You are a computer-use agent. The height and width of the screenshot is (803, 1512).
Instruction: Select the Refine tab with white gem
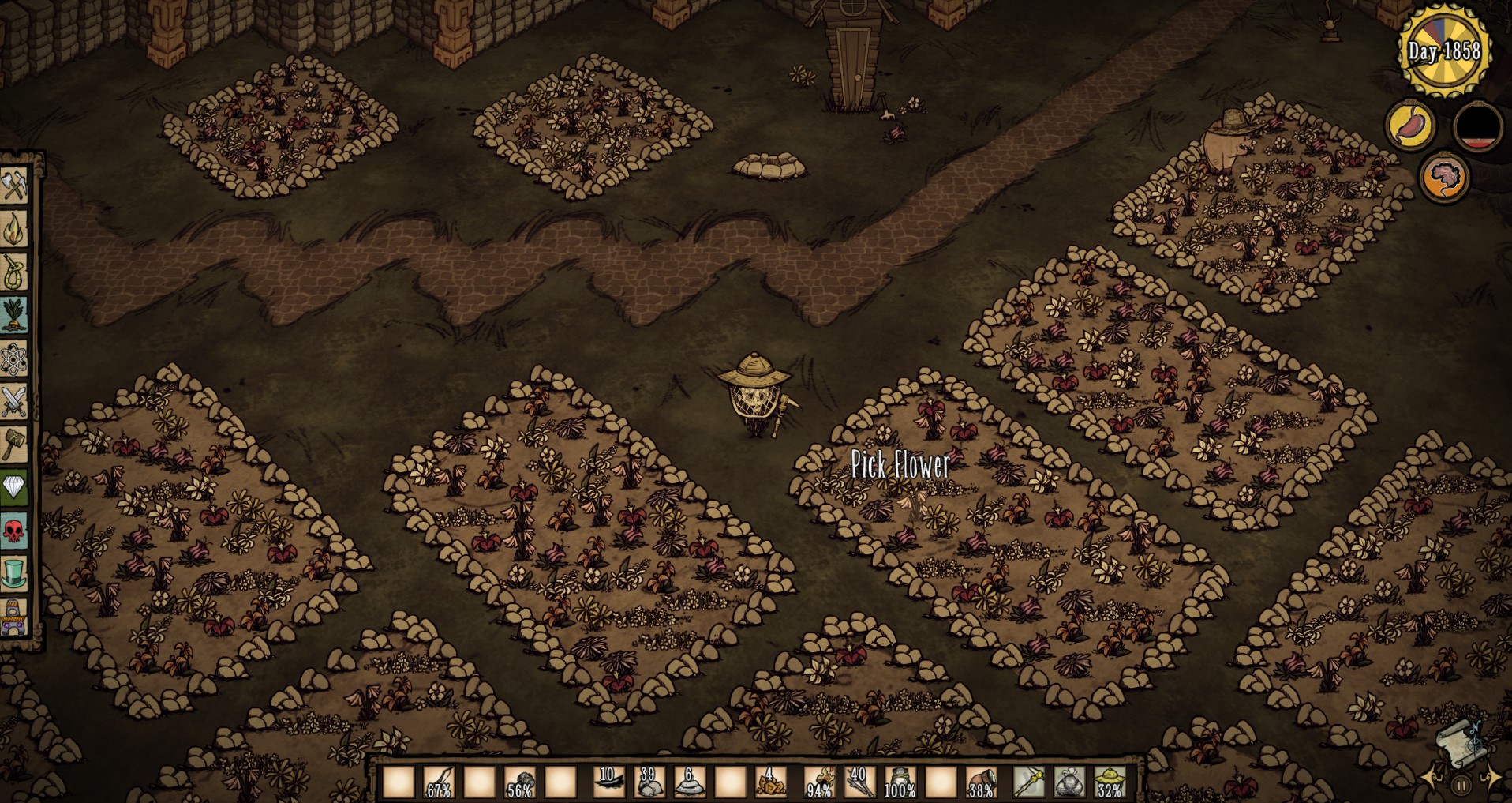tap(14, 487)
